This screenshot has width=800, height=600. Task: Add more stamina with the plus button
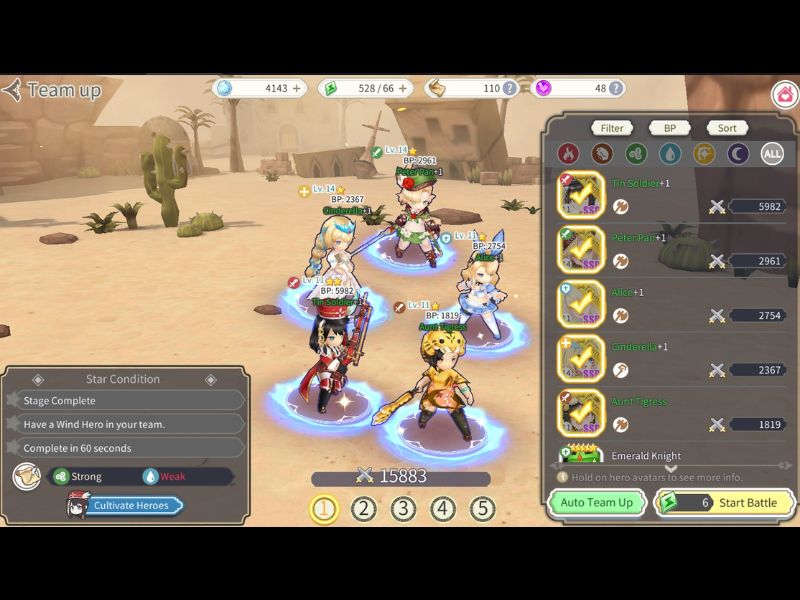[x=404, y=88]
